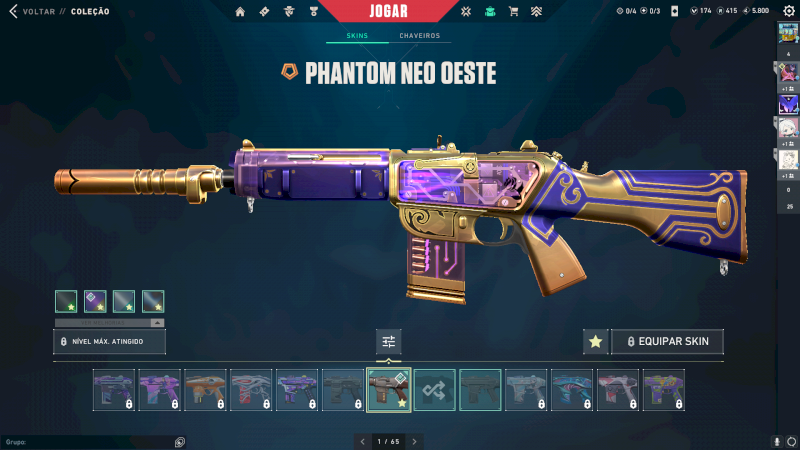Switch to the Chaveiros tab
Screen dimensions: 800x450
pyautogui.click(x=419, y=36)
